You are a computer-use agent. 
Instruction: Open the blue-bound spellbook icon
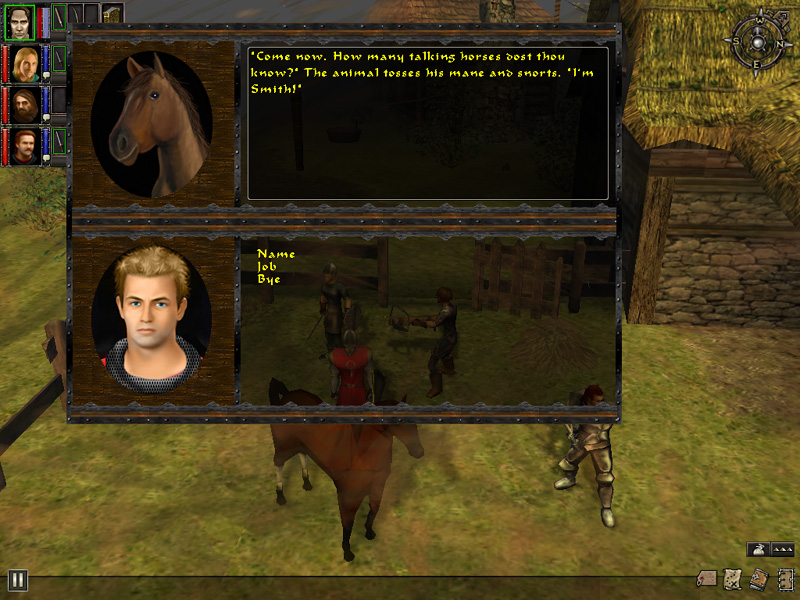758,580
